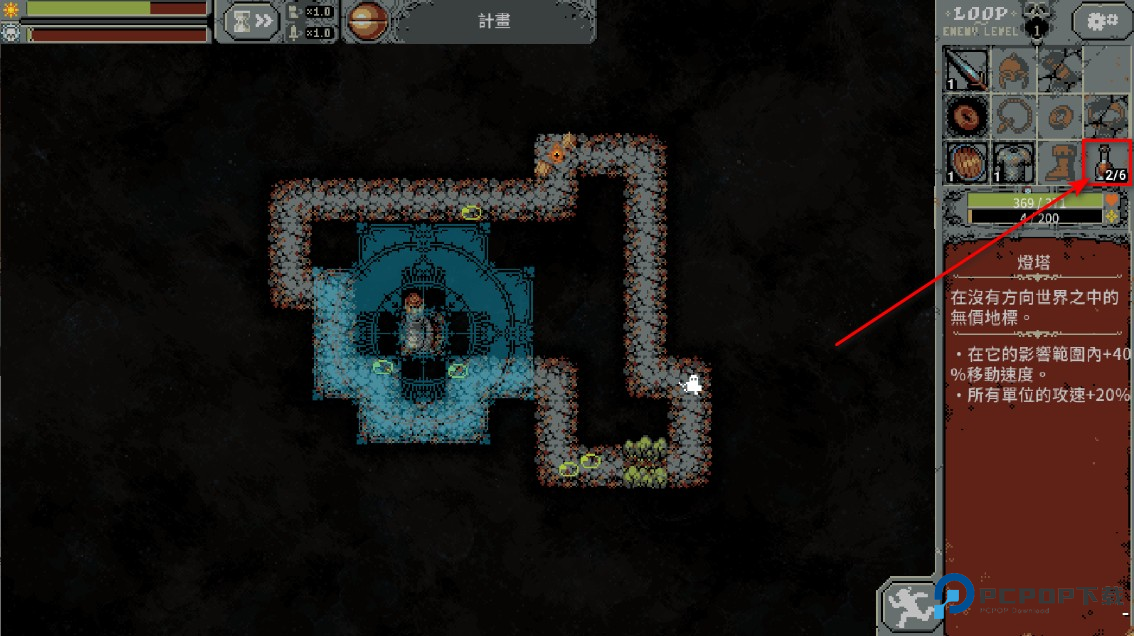This screenshot has width=1134, height=636.
Task: Toggle the hourglass fast-forward speed button
Action: pos(250,20)
